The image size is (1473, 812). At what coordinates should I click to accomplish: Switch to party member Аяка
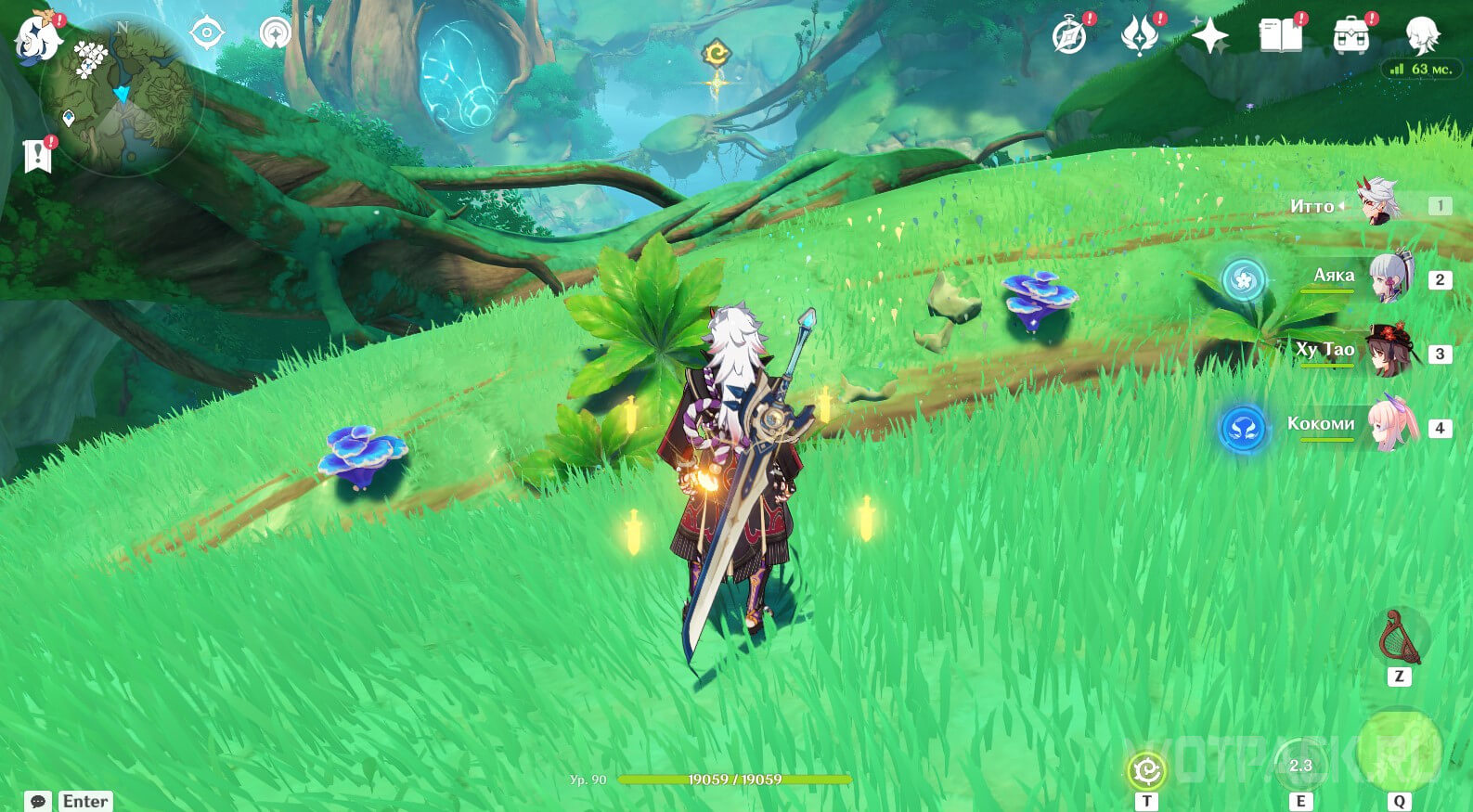click(1388, 277)
